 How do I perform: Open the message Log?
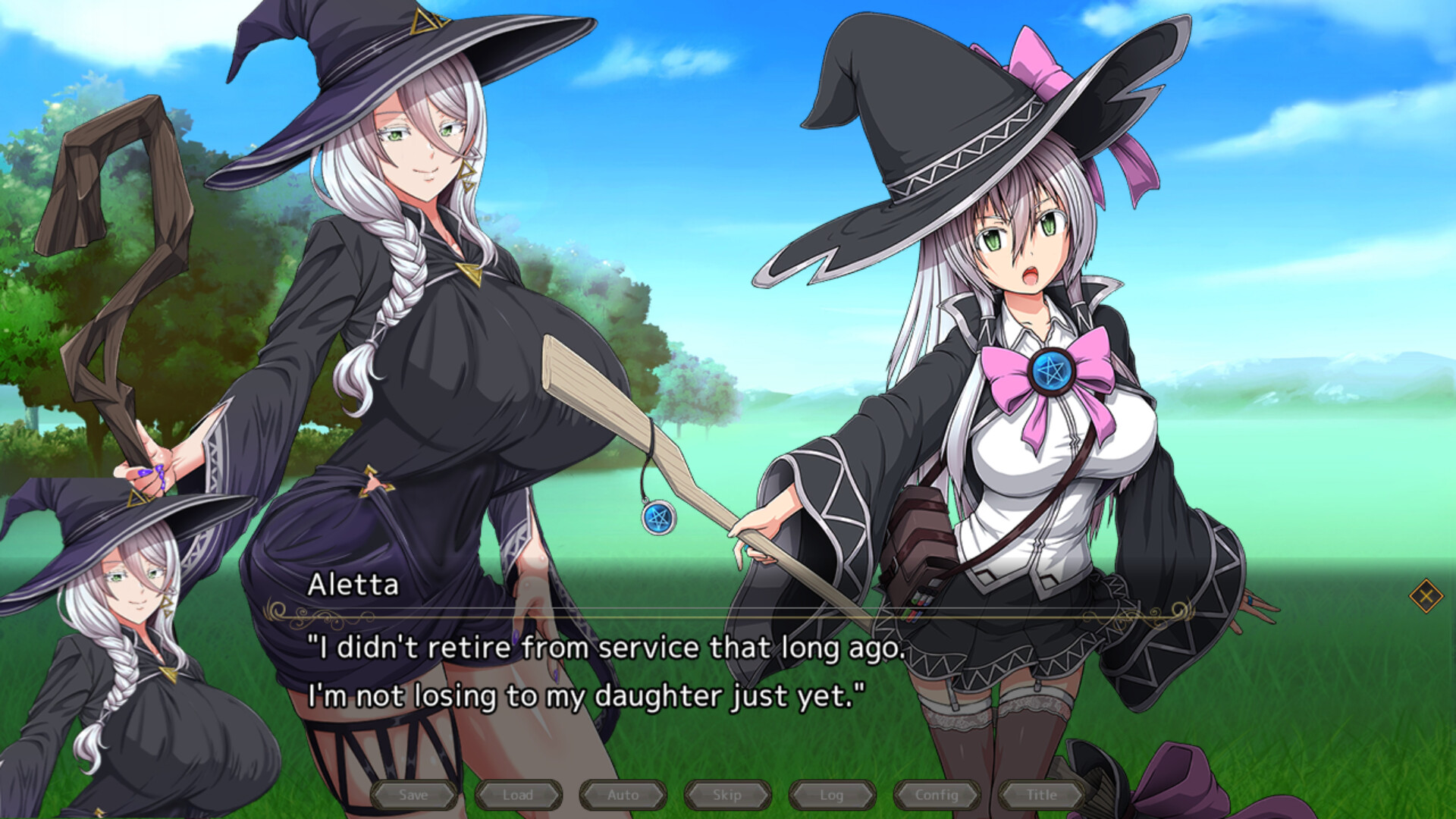click(x=832, y=795)
